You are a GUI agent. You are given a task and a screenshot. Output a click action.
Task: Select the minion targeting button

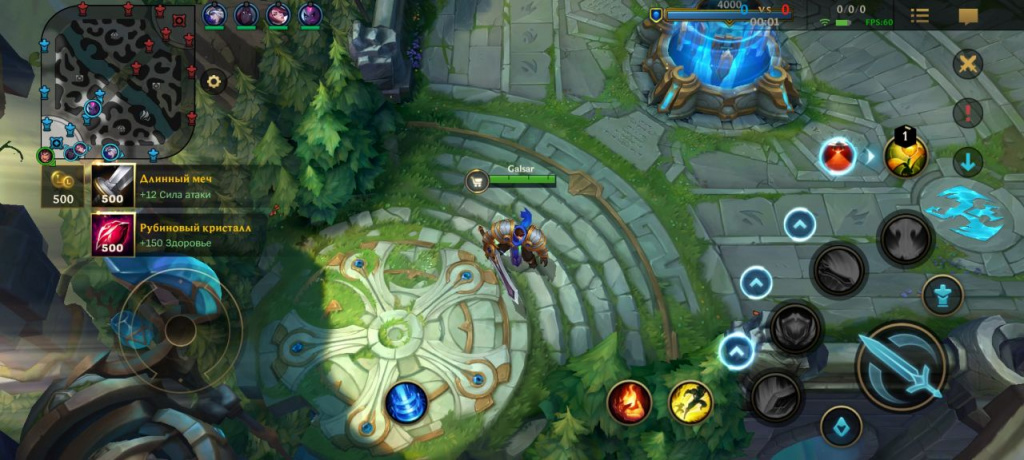click(841, 426)
